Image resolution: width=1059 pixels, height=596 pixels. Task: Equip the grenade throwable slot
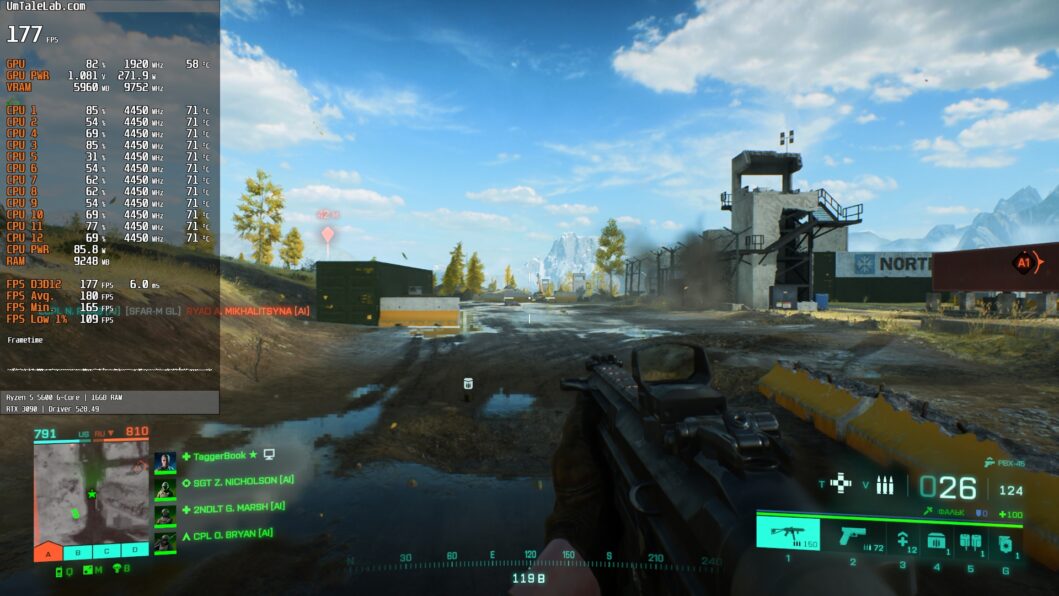pyautogui.click(x=1006, y=541)
